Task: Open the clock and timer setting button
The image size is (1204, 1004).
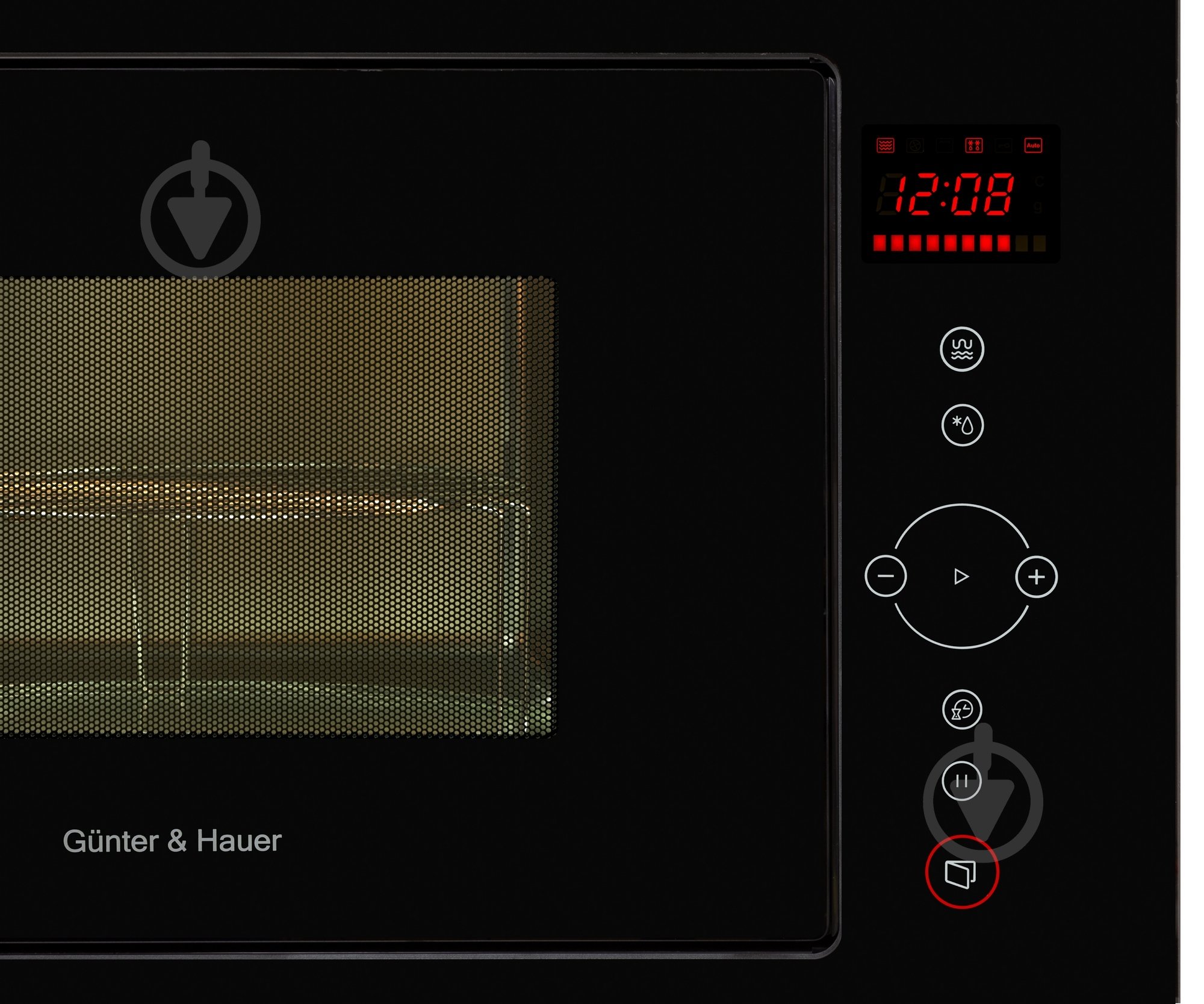Action: [x=961, y=709]
